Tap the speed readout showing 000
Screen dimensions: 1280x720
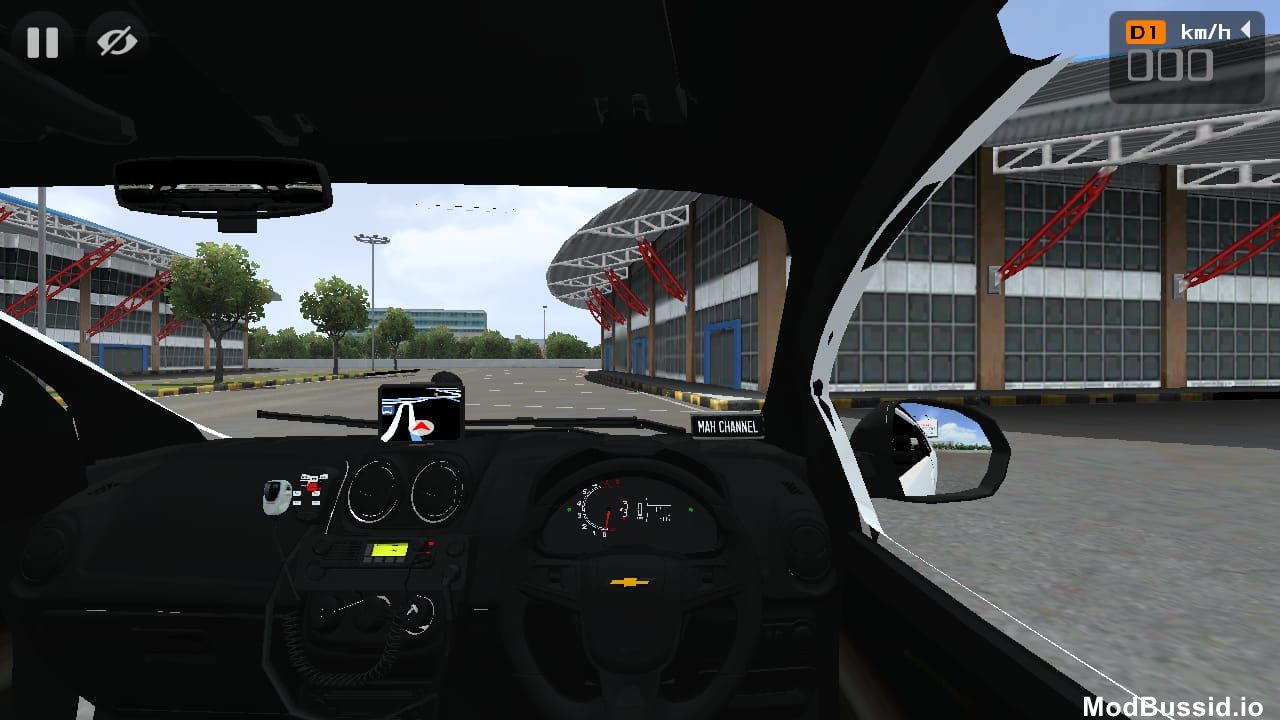tap(1172, 67)
